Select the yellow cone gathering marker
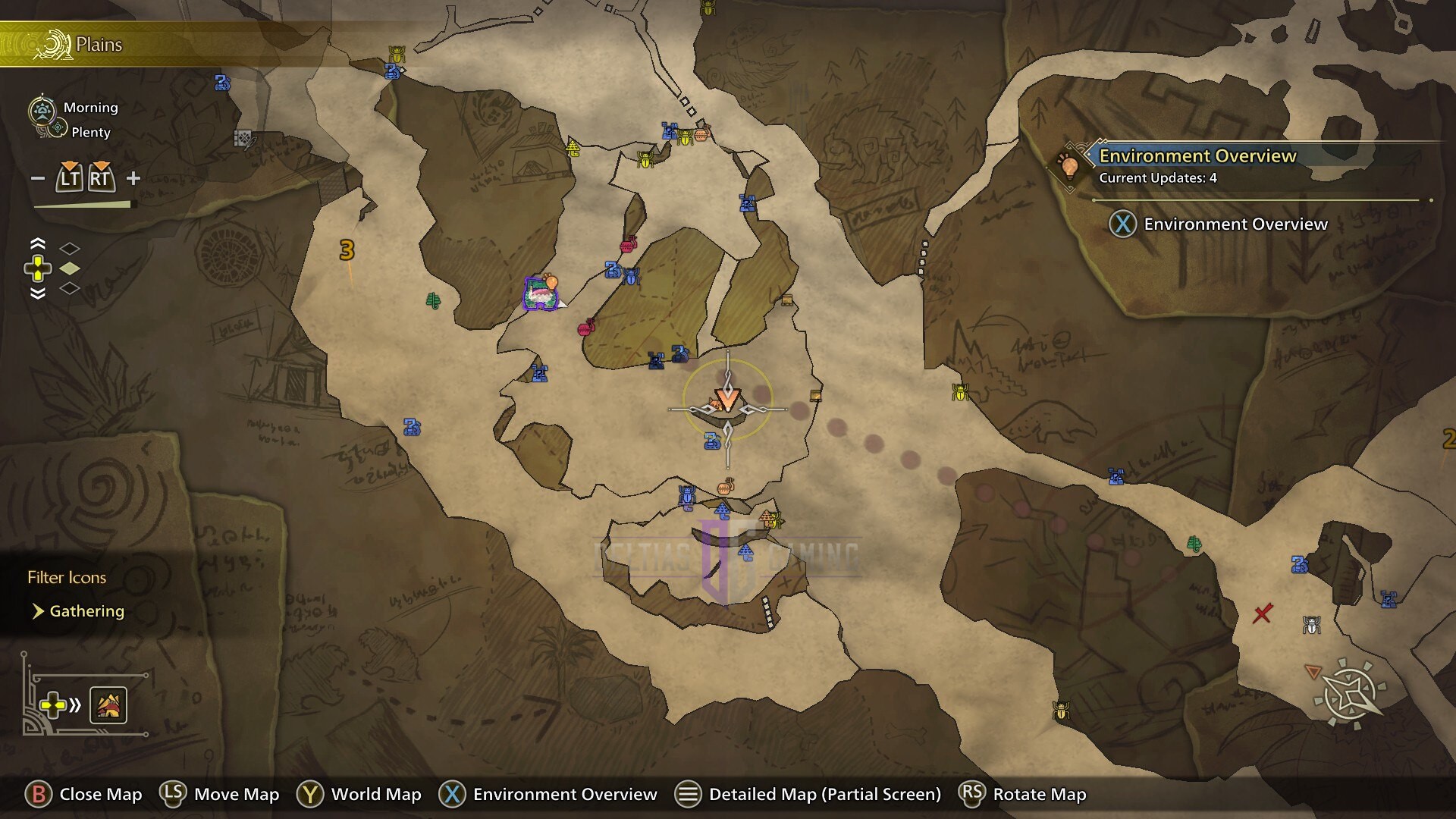 [x=573, y=147]
